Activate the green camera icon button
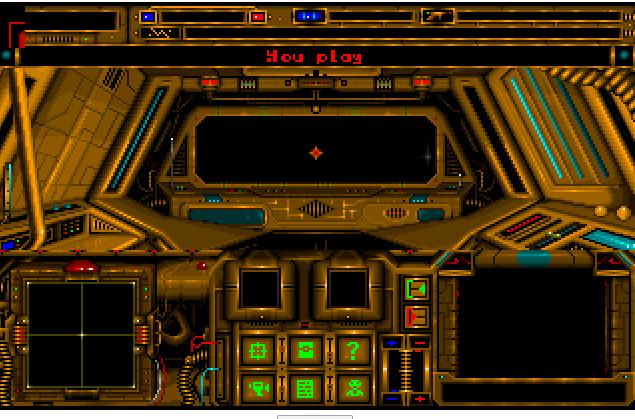635x419 pixels. [258, 387]
